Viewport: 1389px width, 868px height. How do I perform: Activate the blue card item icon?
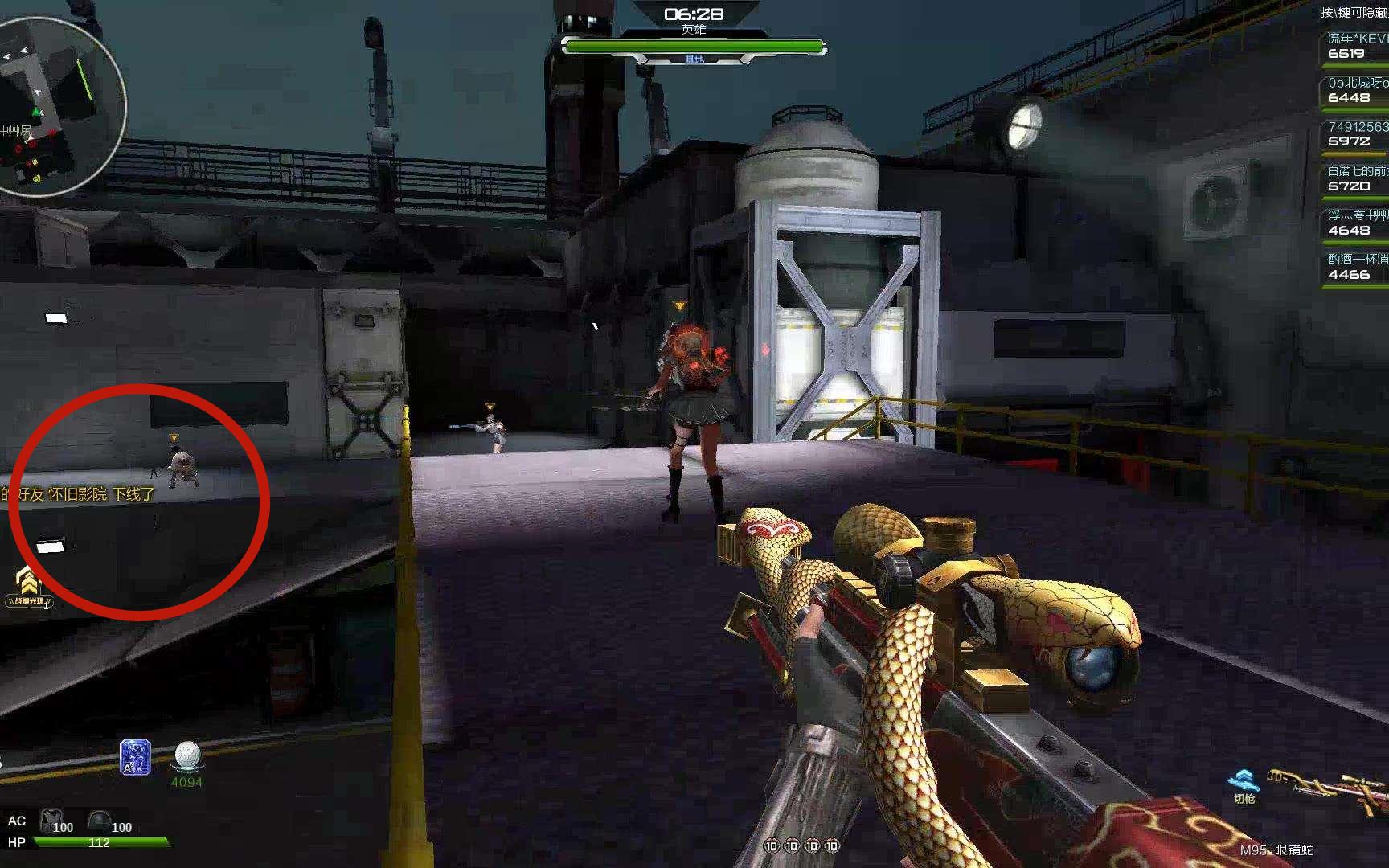[134, 757]
